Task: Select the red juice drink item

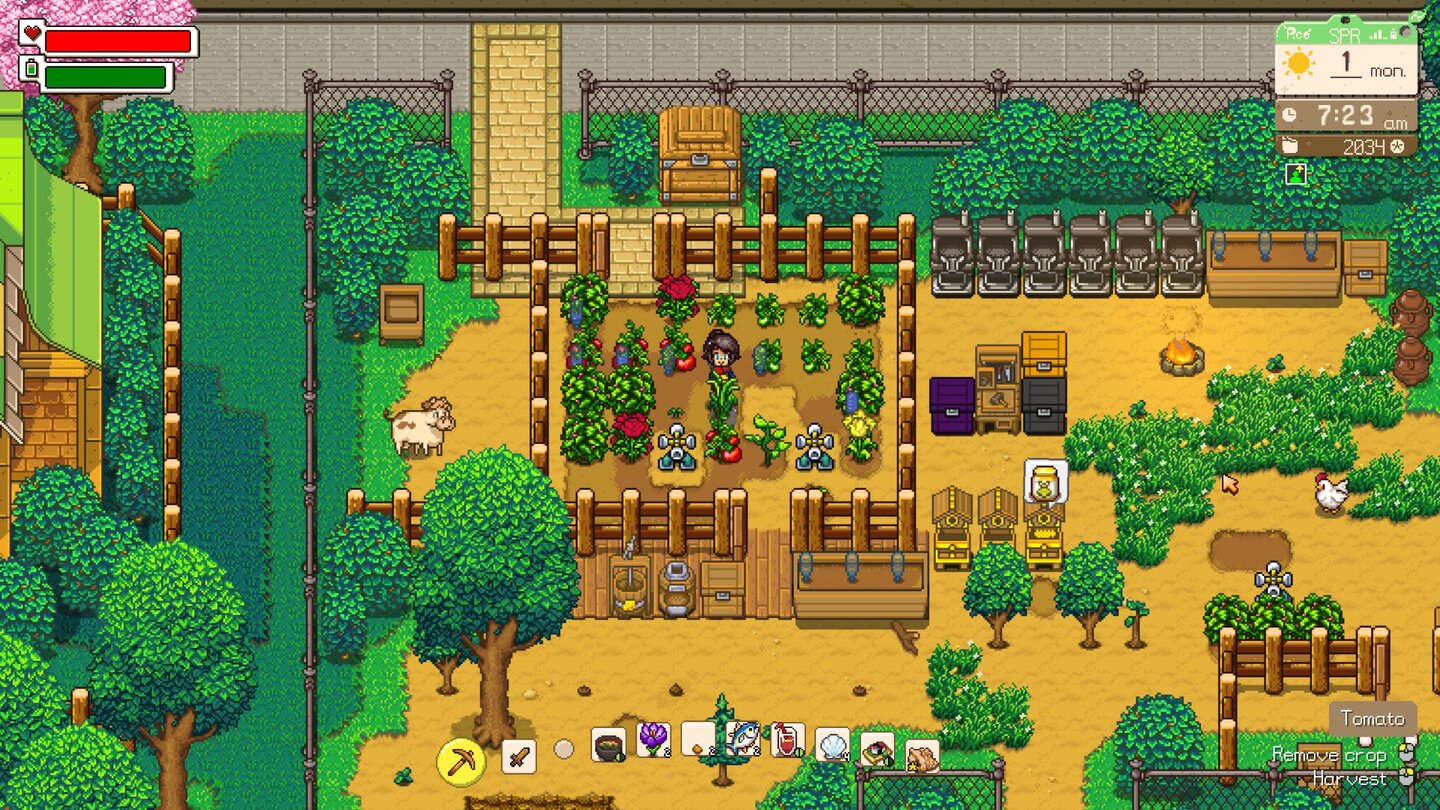Action: (786, 741)
